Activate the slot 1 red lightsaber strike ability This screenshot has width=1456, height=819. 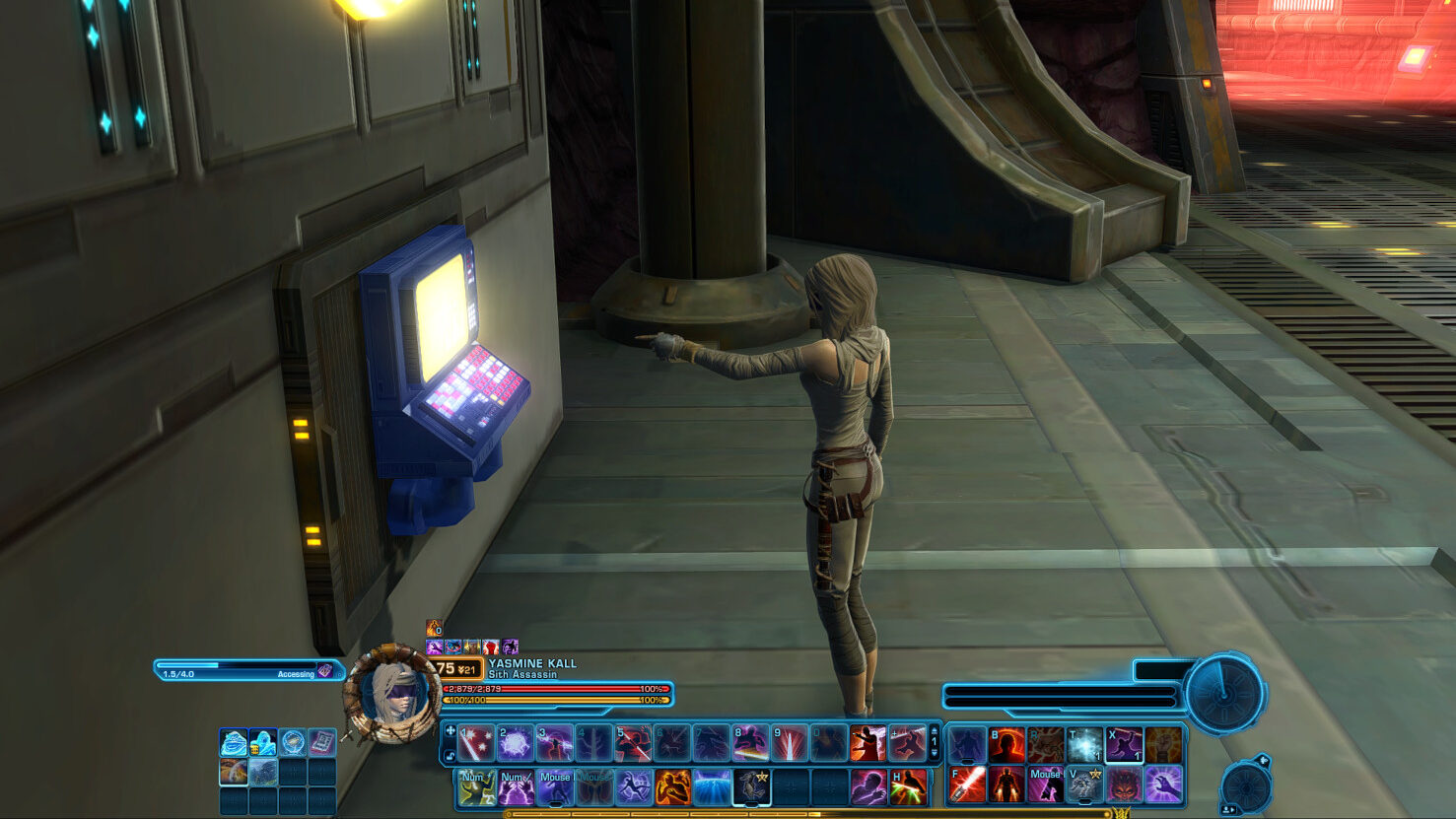click(x=476, y=744)
